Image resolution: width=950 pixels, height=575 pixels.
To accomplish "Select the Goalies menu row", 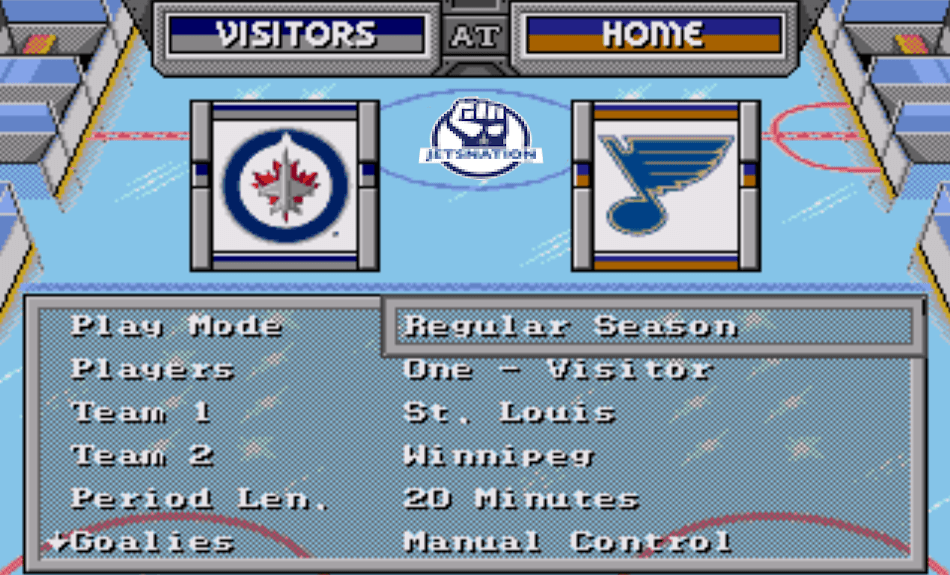I will point(153,543).
